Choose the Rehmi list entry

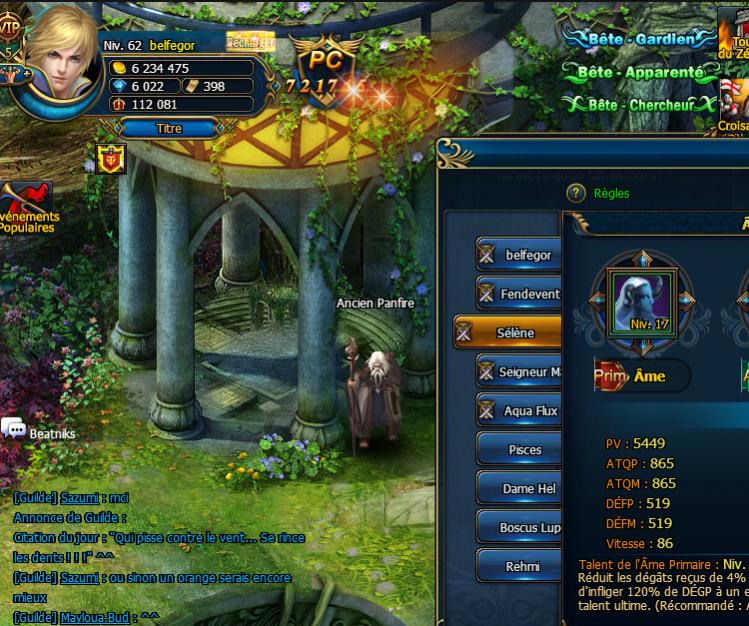click(x=518, y=567)
